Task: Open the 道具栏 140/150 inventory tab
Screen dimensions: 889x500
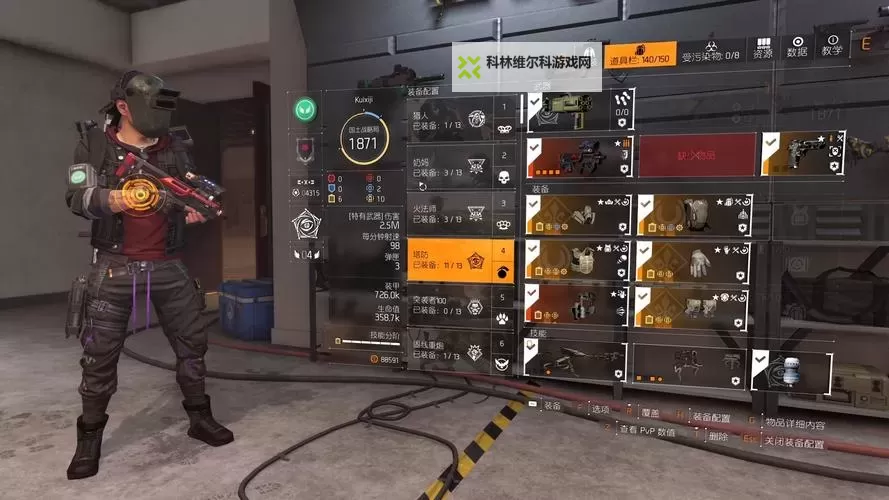Action: (640, 52)
